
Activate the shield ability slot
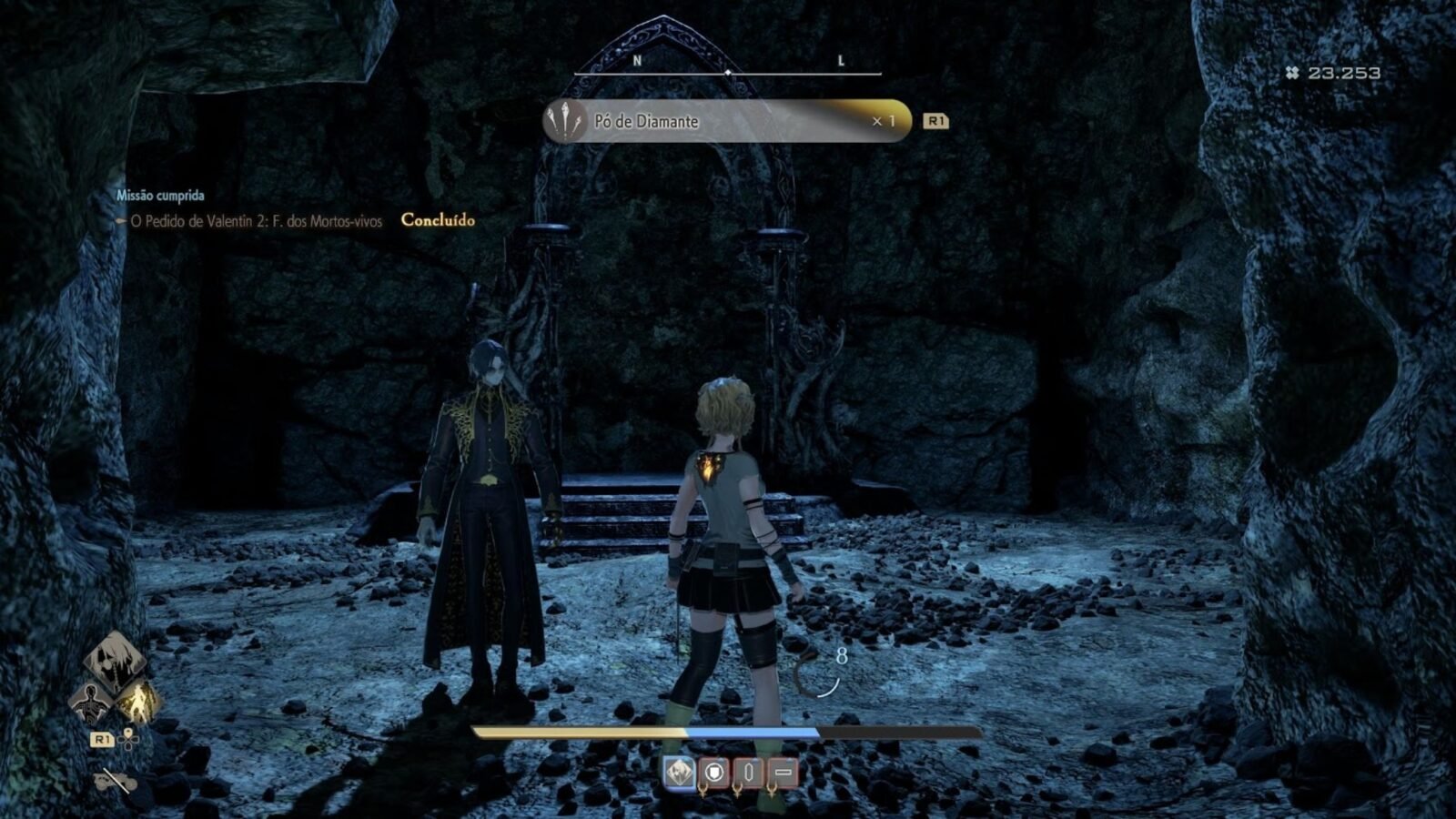pos(714,773)
